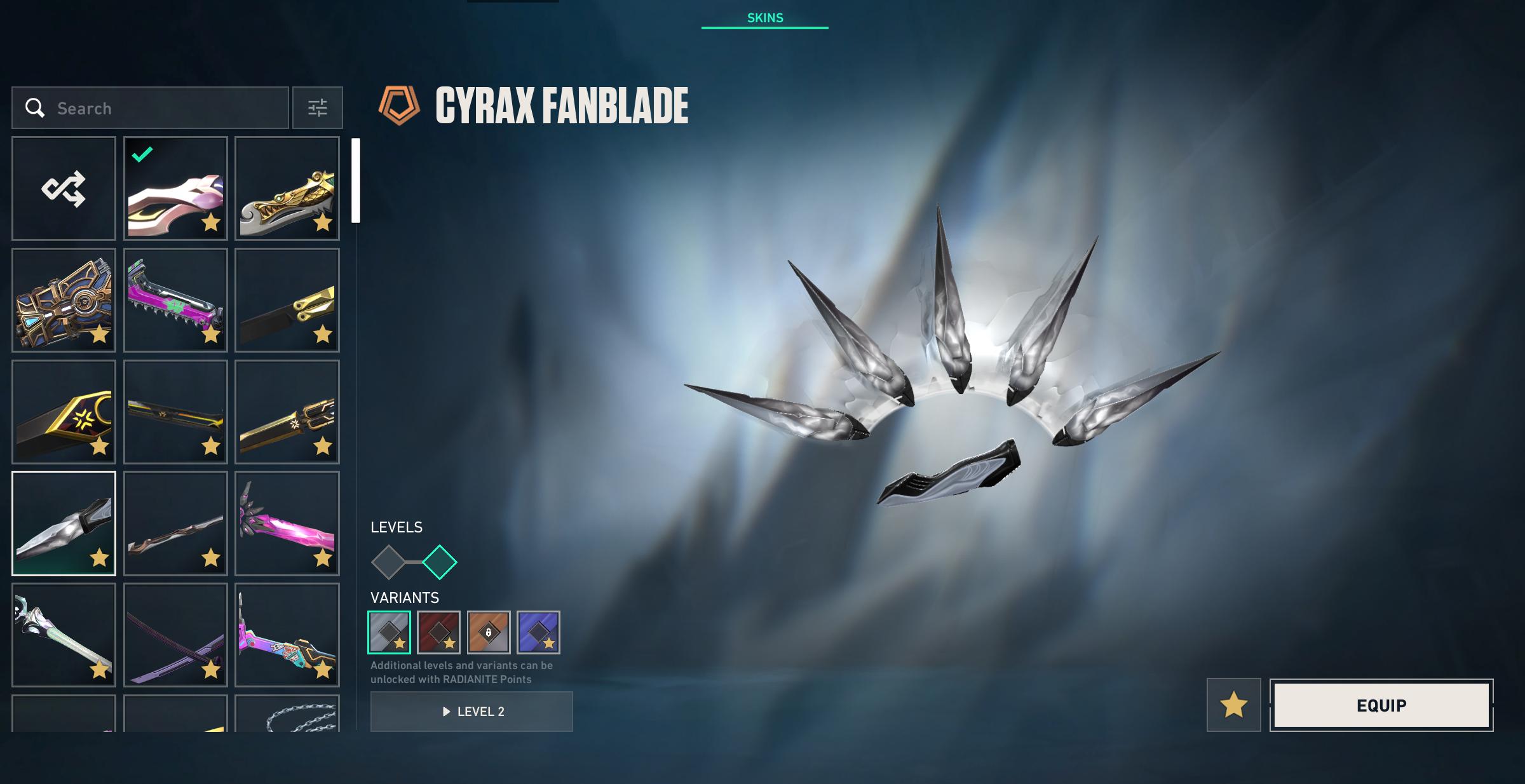Select the locked orange variant swatch
The image size is (1525, 784).
(x=488, y=632)
